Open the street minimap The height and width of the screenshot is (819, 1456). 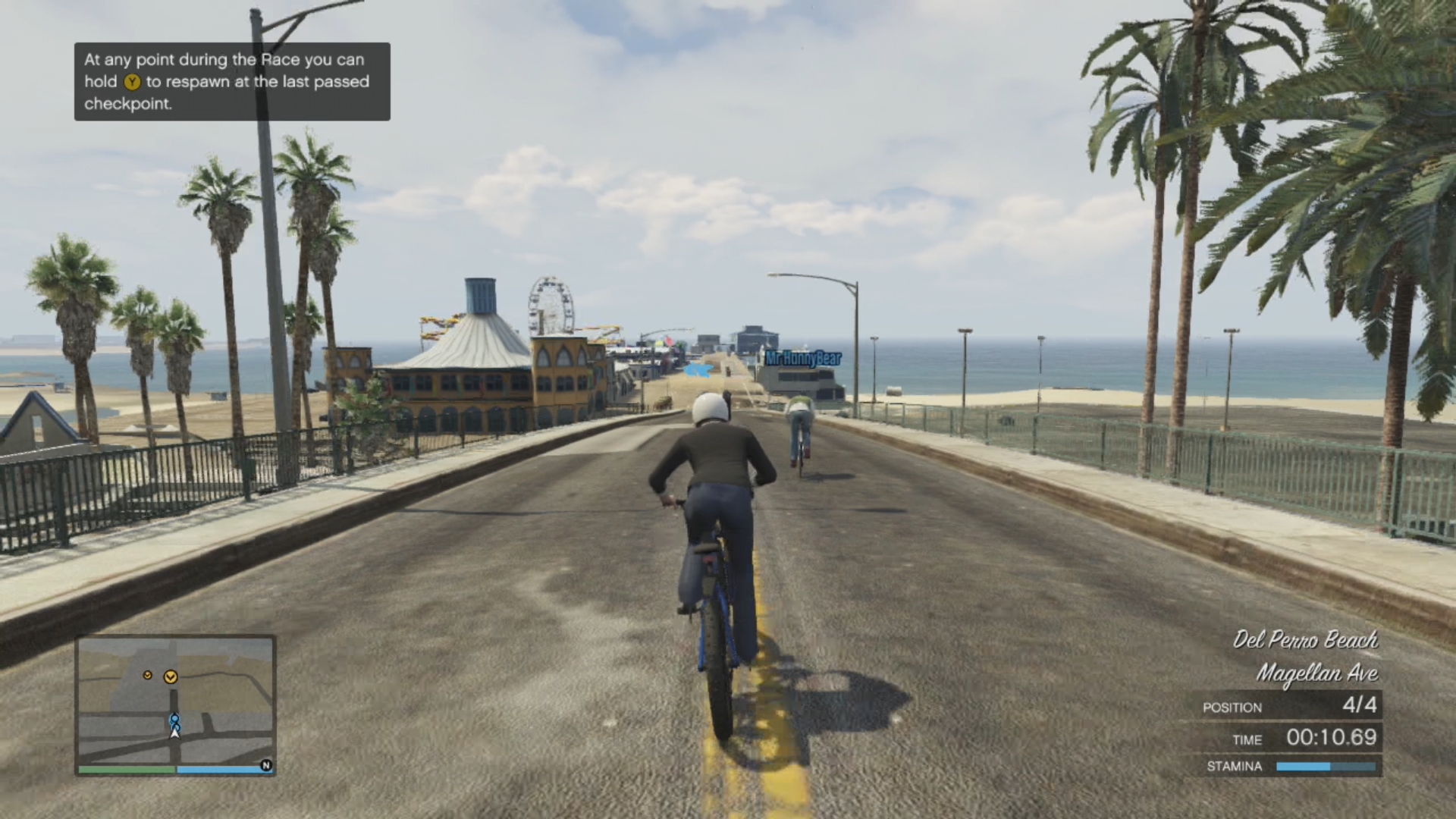(x=175, y=701)
